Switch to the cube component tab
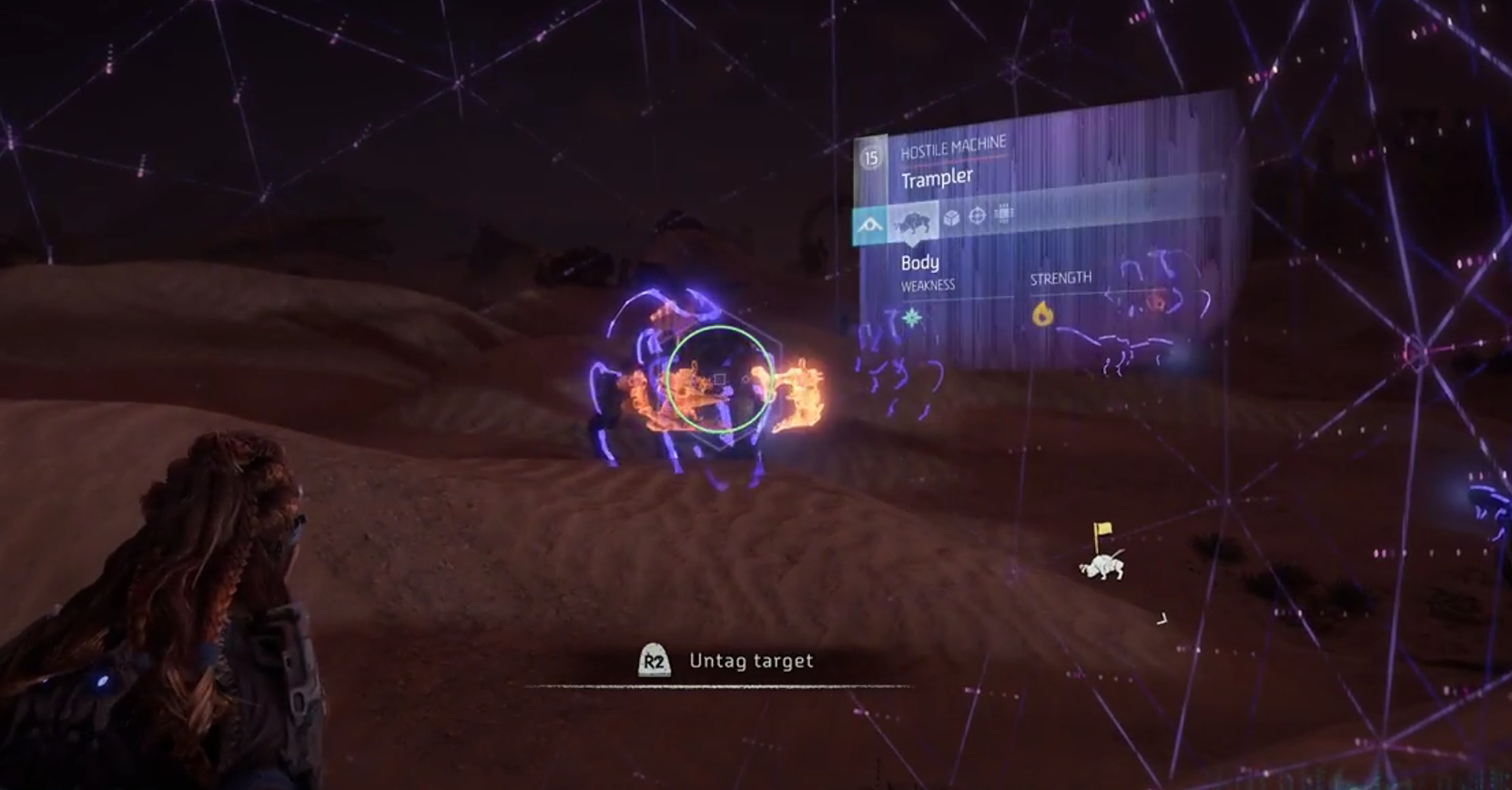Image resolution: width=1512 pixels, height=790 pixels. point(951,218)
